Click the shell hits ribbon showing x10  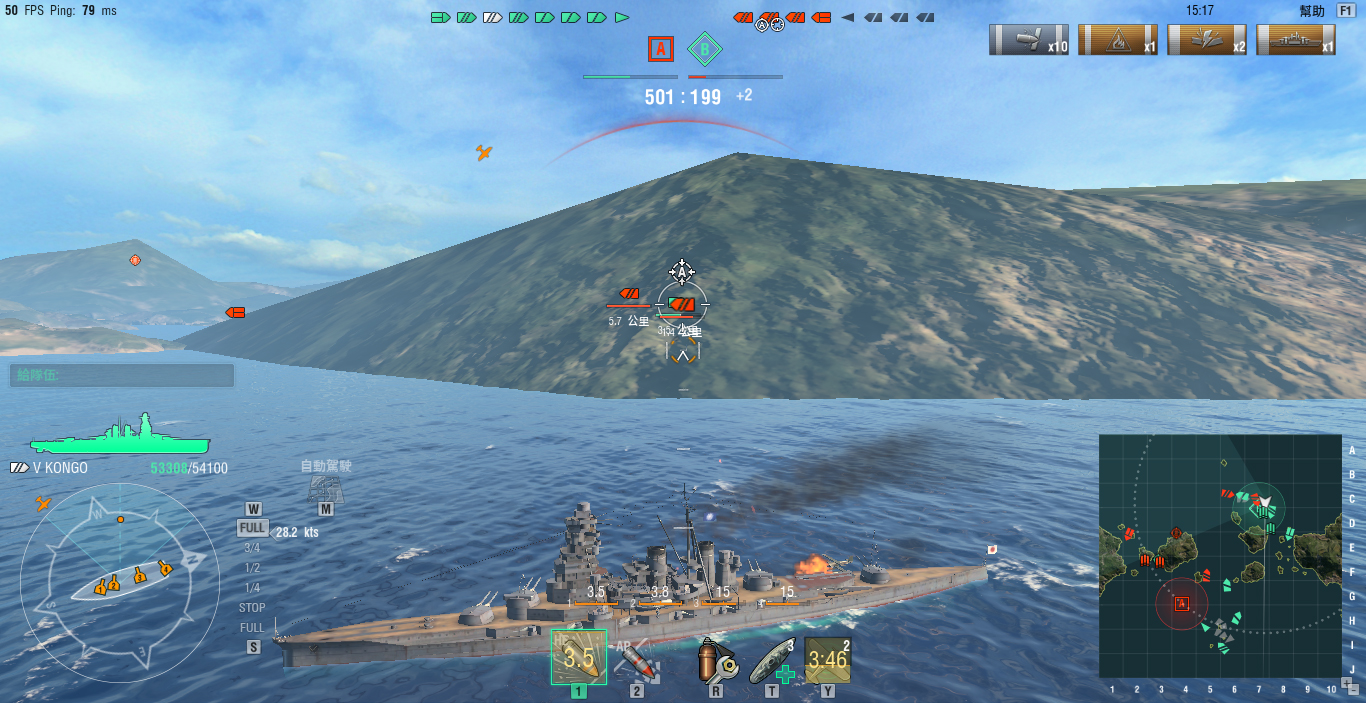tap(1029, 40)
